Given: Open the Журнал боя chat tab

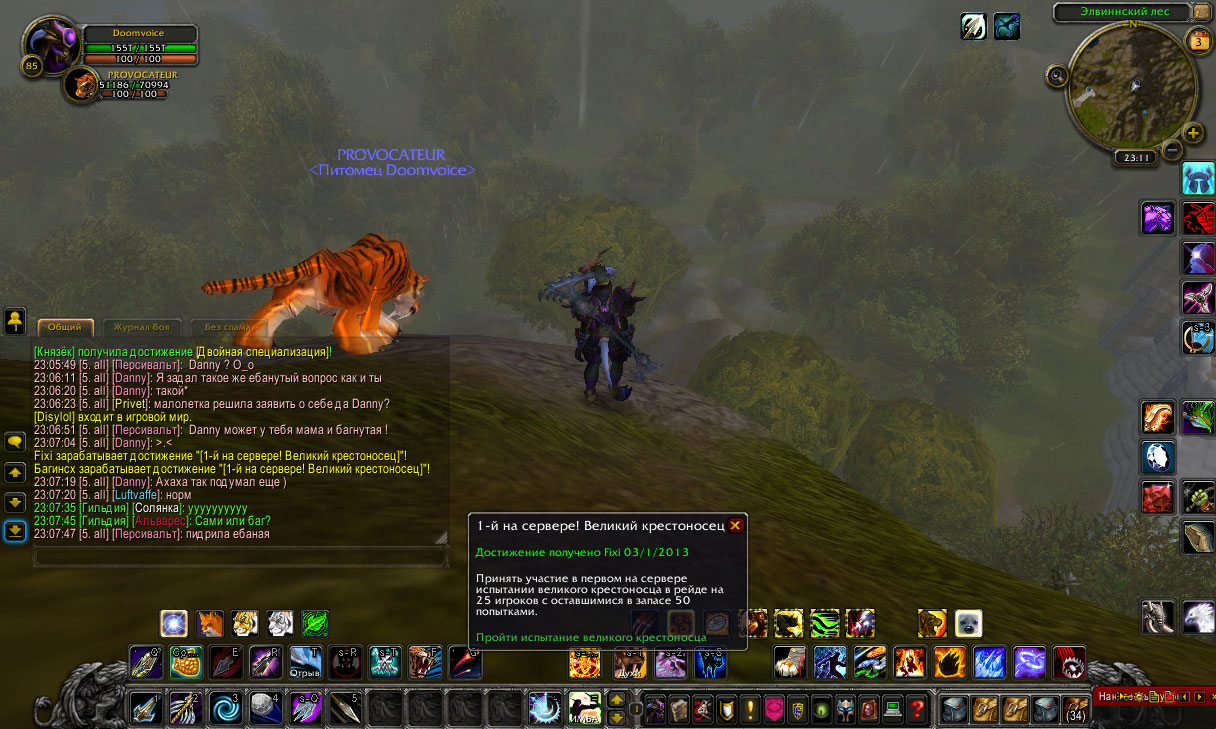Looking at the screenshot, I should pyautogui.click(x=141, y=327).
